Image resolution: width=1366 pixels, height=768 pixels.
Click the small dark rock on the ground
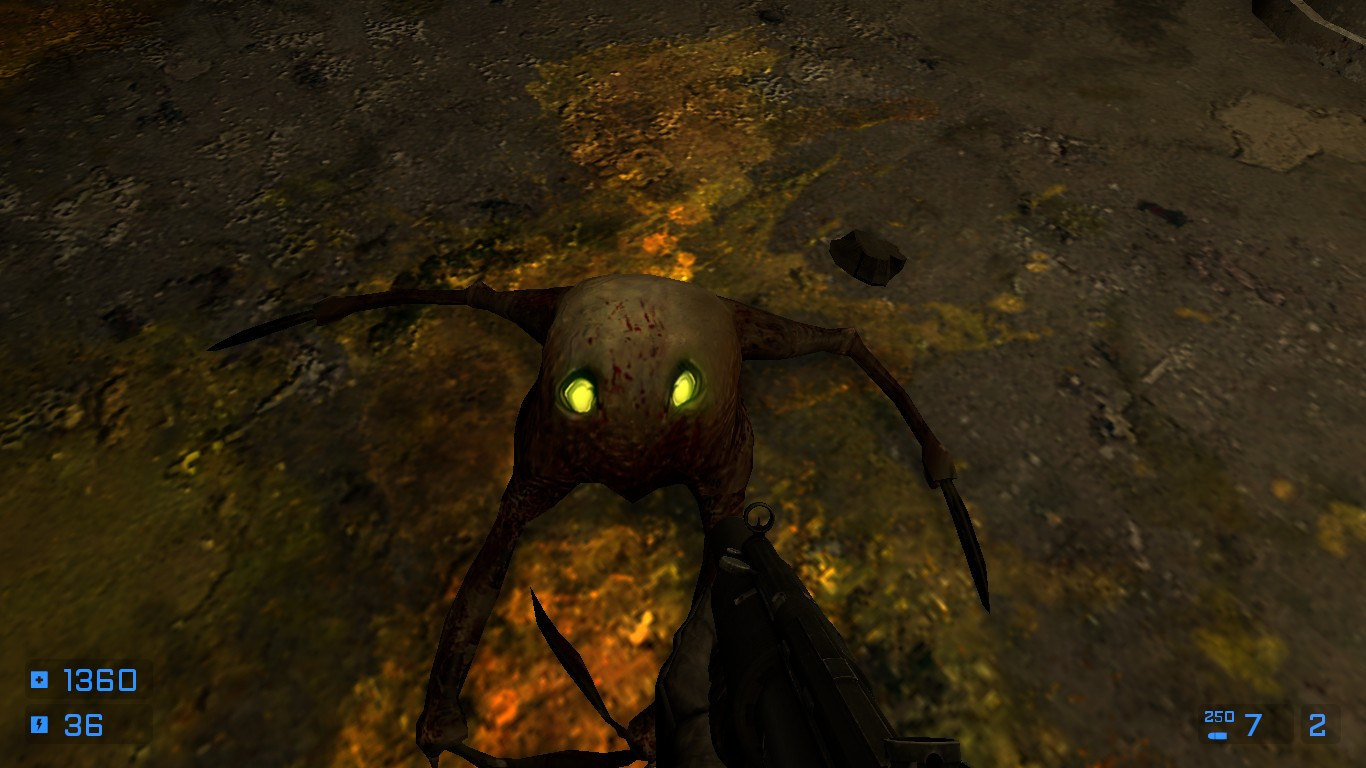click(868, 256)
